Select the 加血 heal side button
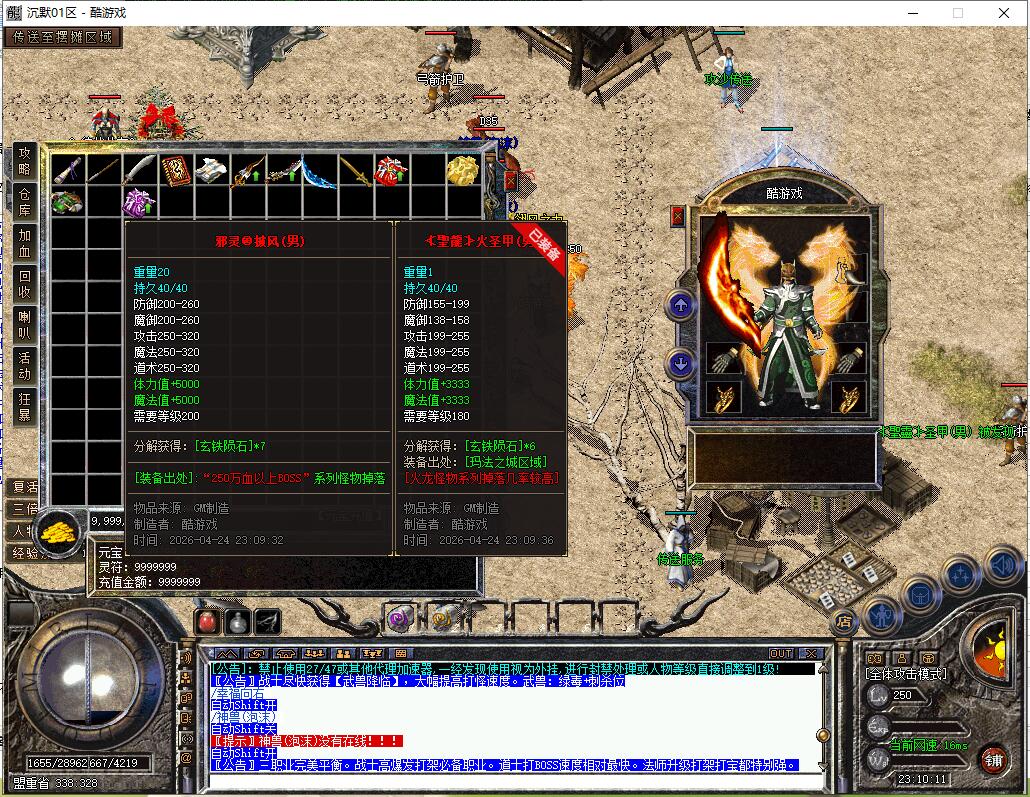The image size is (1030, 797). click(25, 243)
